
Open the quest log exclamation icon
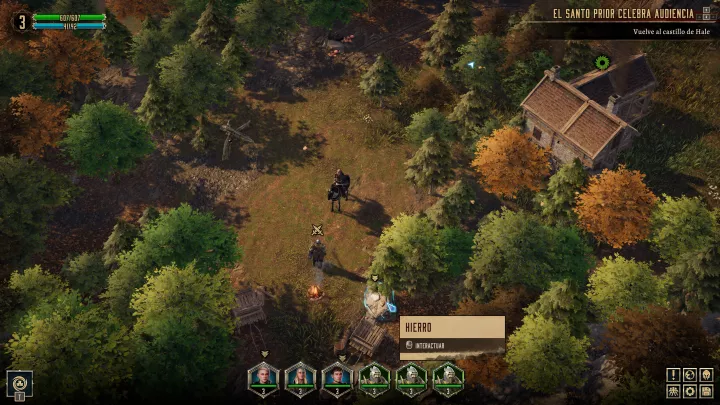(x=673, y=374)
